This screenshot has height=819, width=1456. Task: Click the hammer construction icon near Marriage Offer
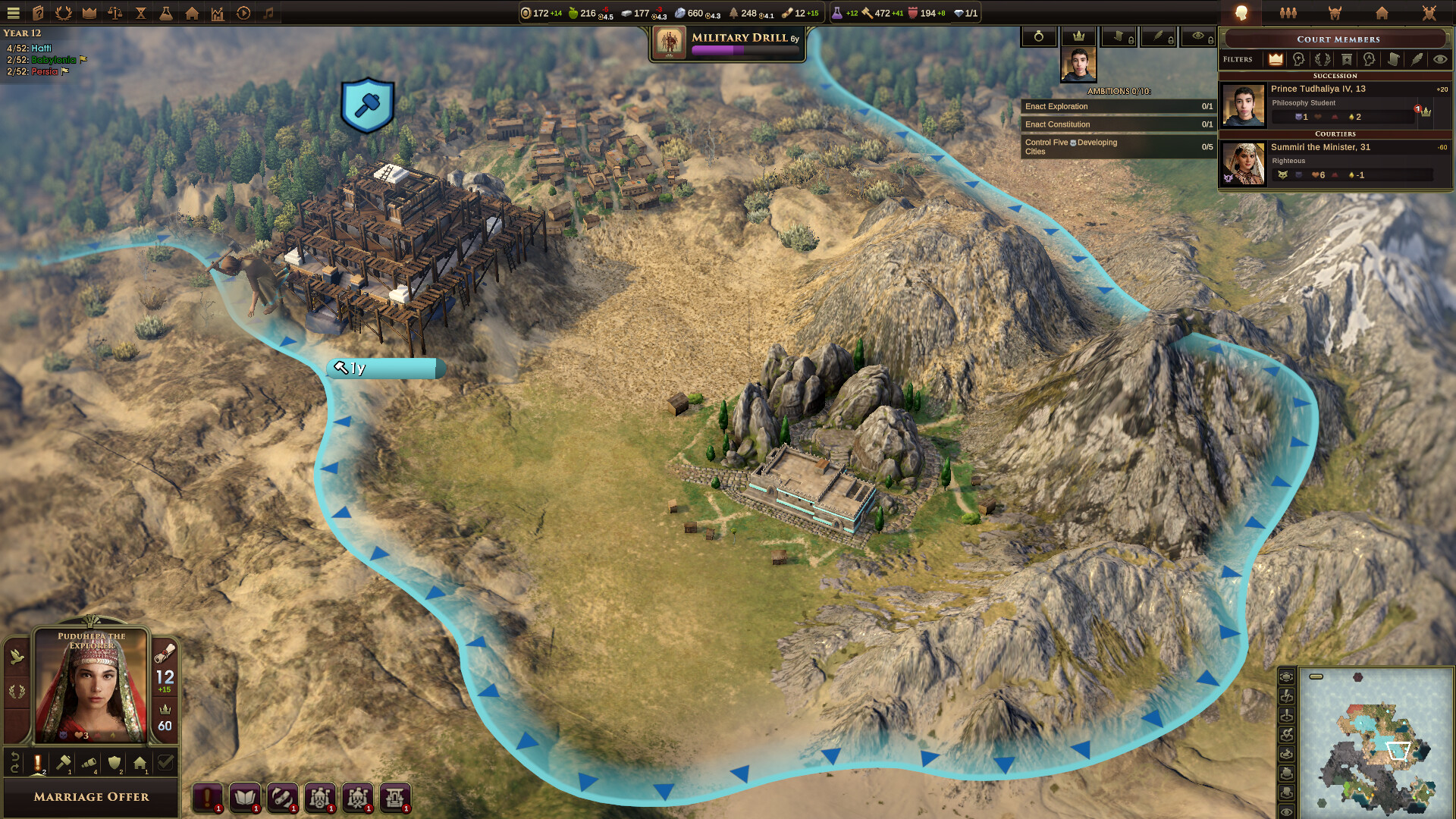[62, 763]
